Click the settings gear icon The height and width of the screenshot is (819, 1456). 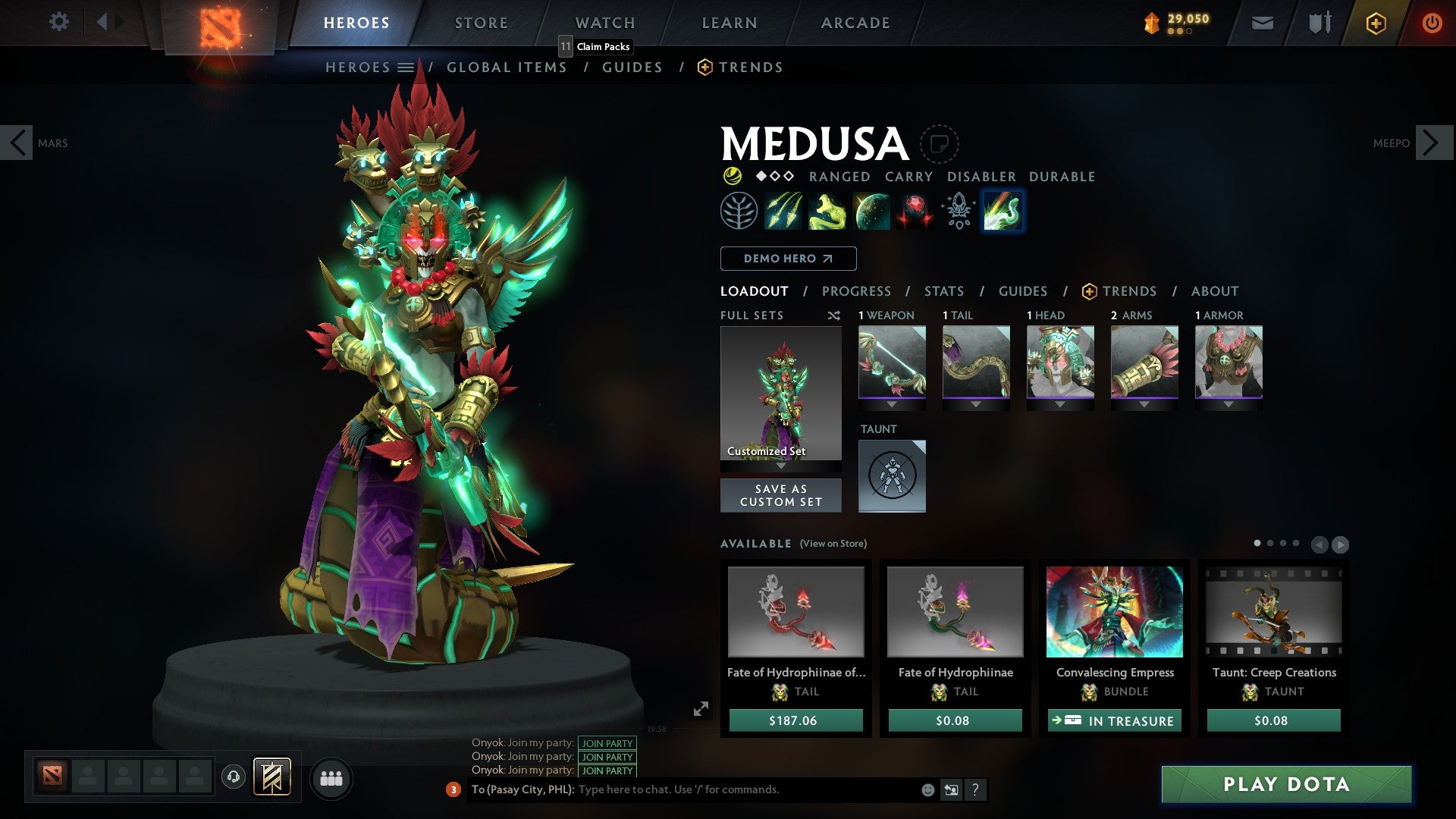[x=59, y=23]
